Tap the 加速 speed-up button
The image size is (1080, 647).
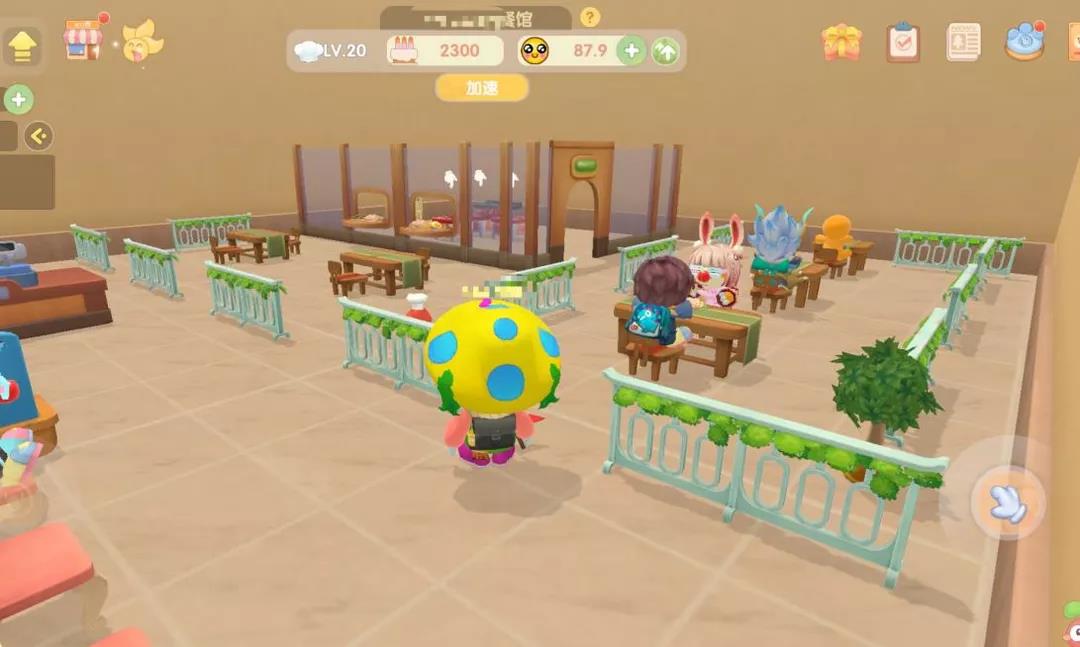tap(482, 88)
